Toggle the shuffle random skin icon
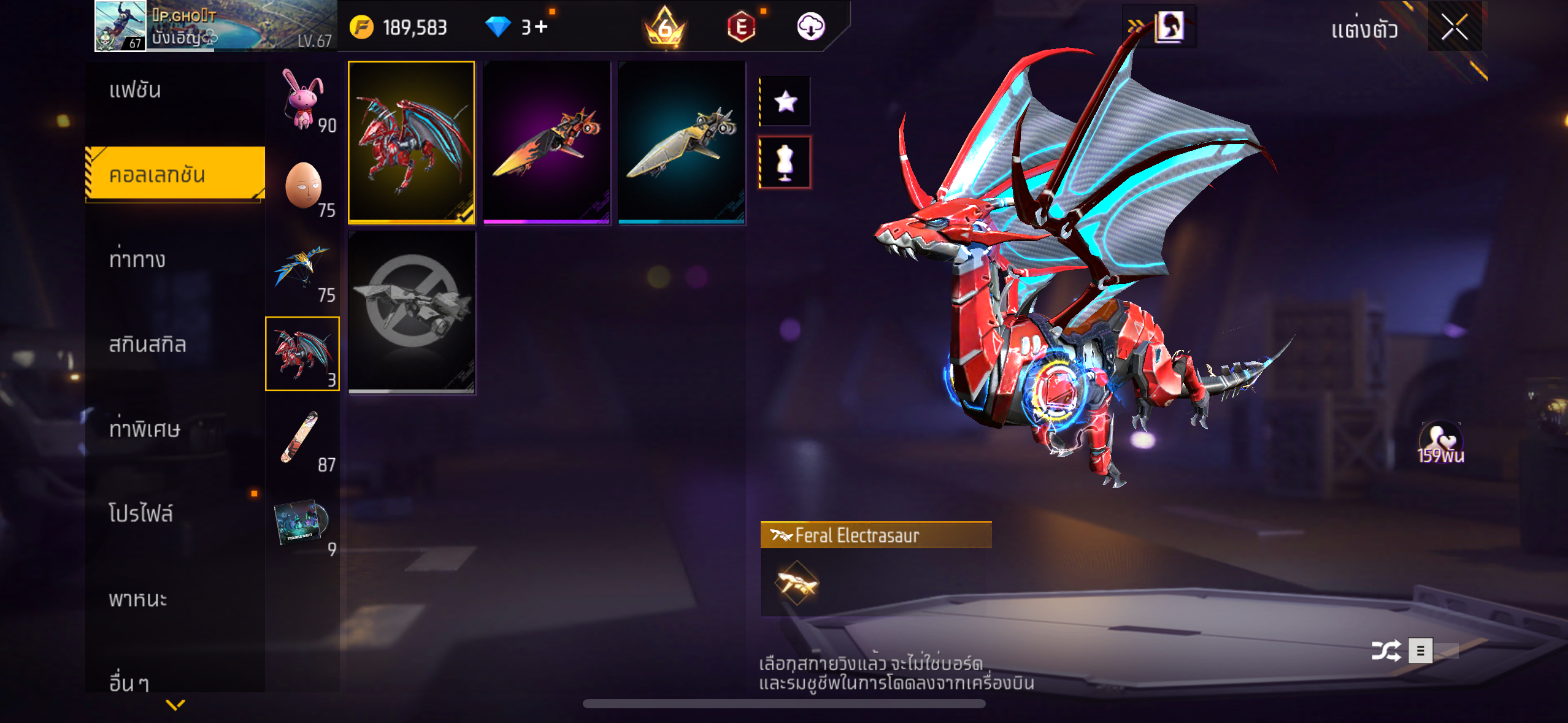Viewport: 1568px width, 723px height. click(x=1385, y=651)
